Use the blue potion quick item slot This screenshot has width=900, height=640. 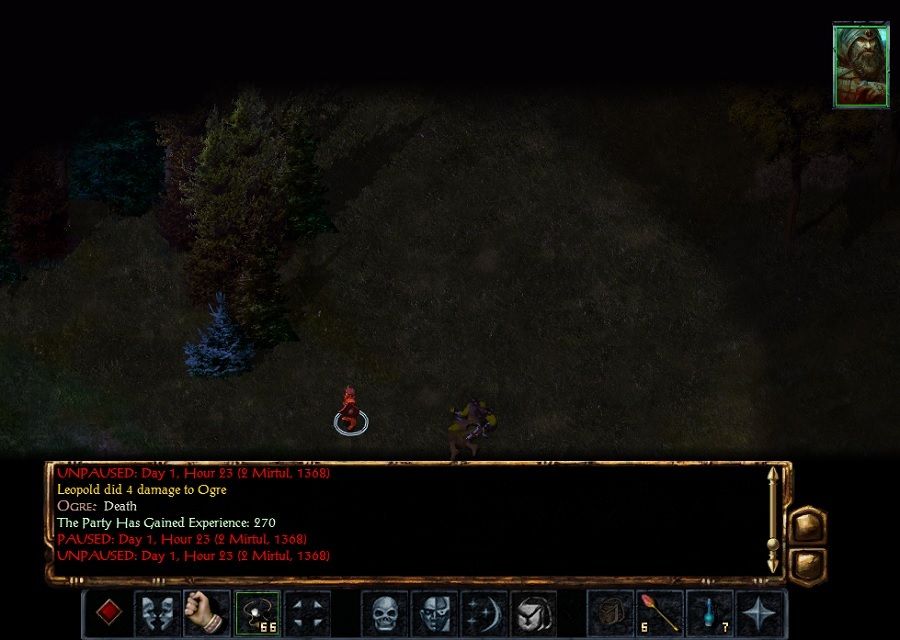(x=711, y=612)
